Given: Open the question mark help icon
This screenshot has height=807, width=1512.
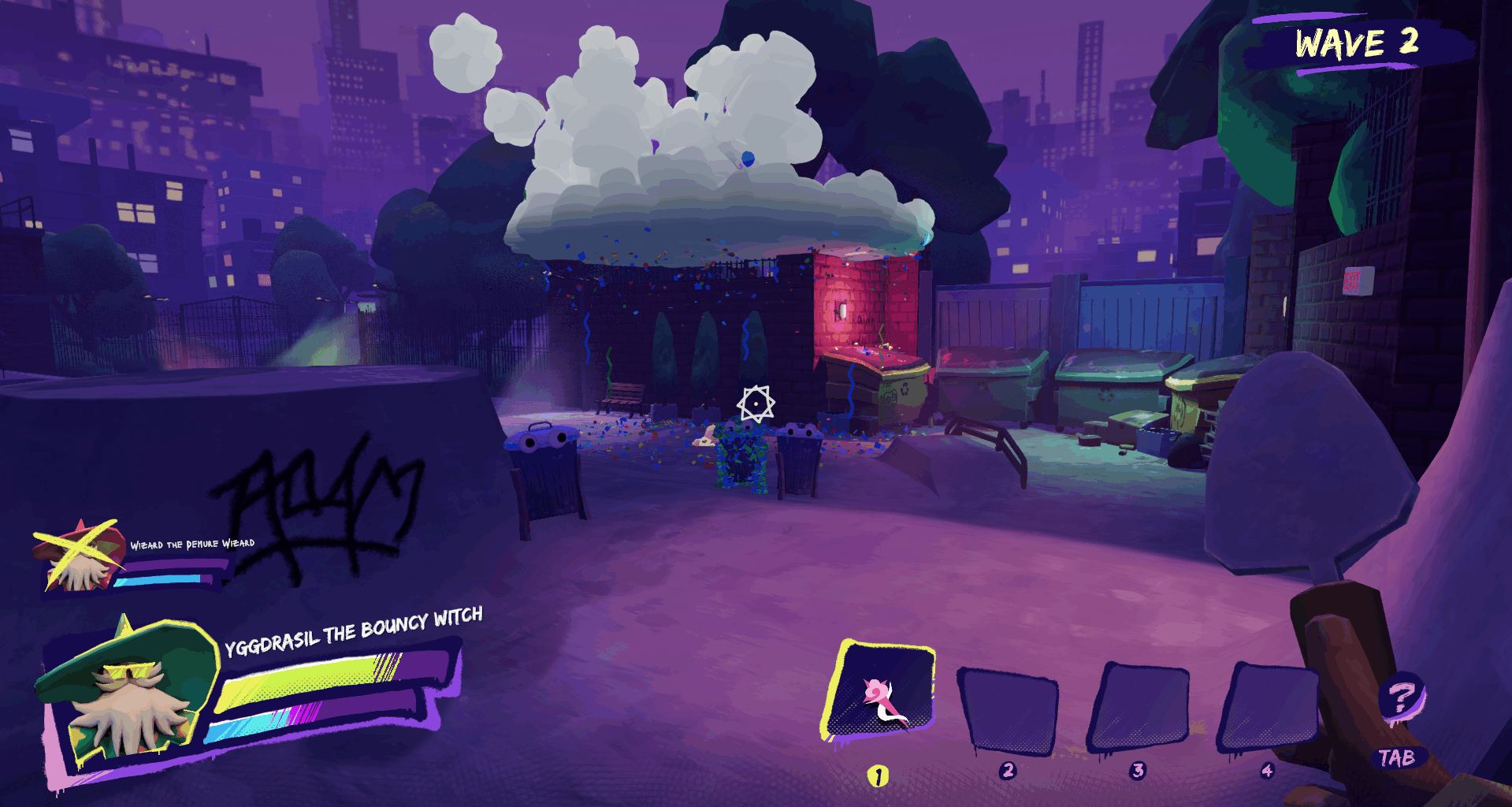Looking at the screenshot, I should [x=1402, y=697].
